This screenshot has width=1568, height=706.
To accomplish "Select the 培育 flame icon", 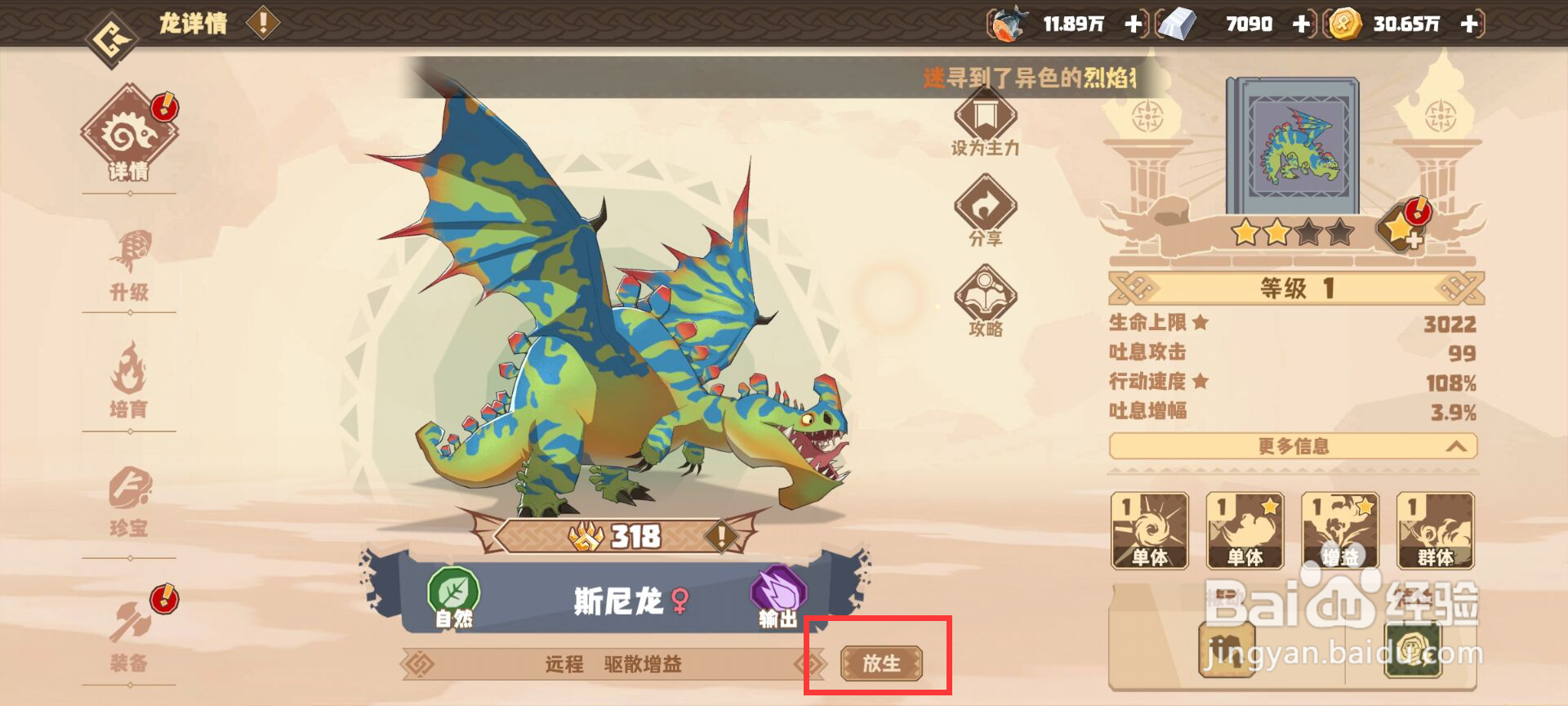I will 131,372.
